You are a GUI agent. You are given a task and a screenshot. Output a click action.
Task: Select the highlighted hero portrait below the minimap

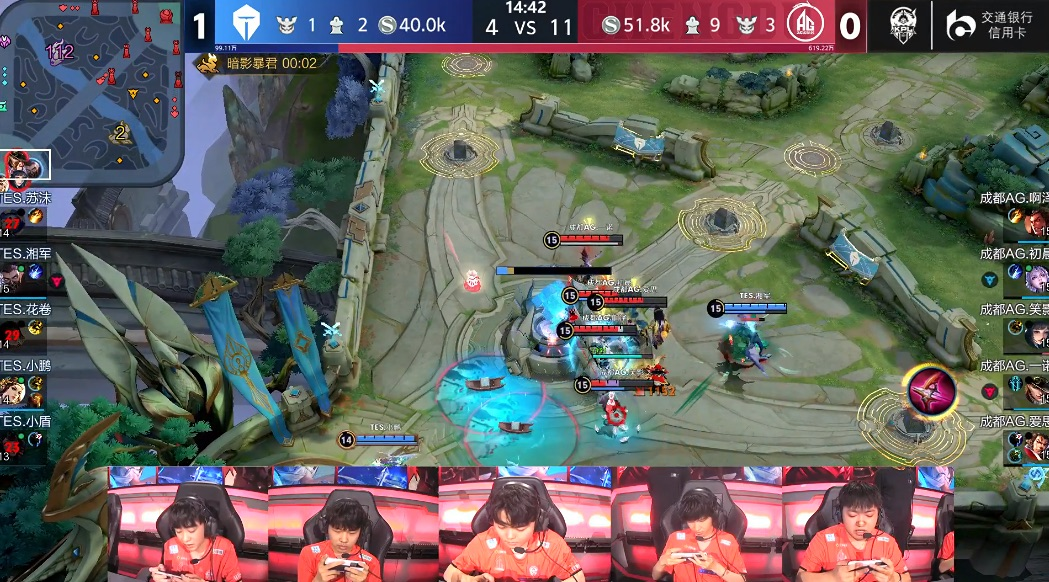click(27, 166)
